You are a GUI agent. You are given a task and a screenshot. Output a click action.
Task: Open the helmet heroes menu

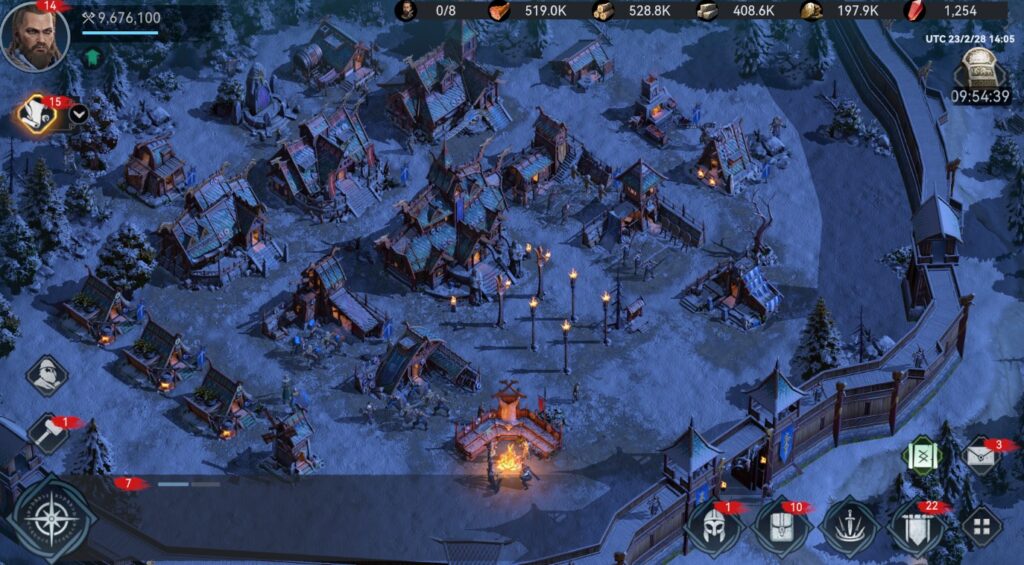tap(714, 525)
